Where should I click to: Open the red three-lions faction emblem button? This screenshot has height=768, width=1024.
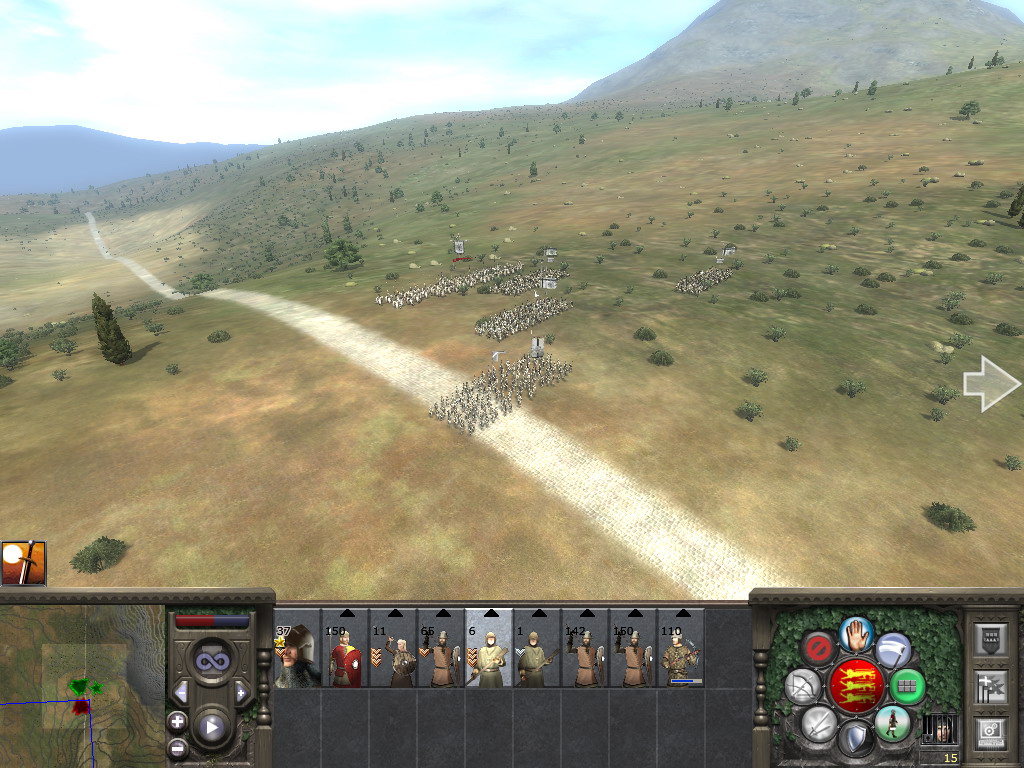point(856,686)
